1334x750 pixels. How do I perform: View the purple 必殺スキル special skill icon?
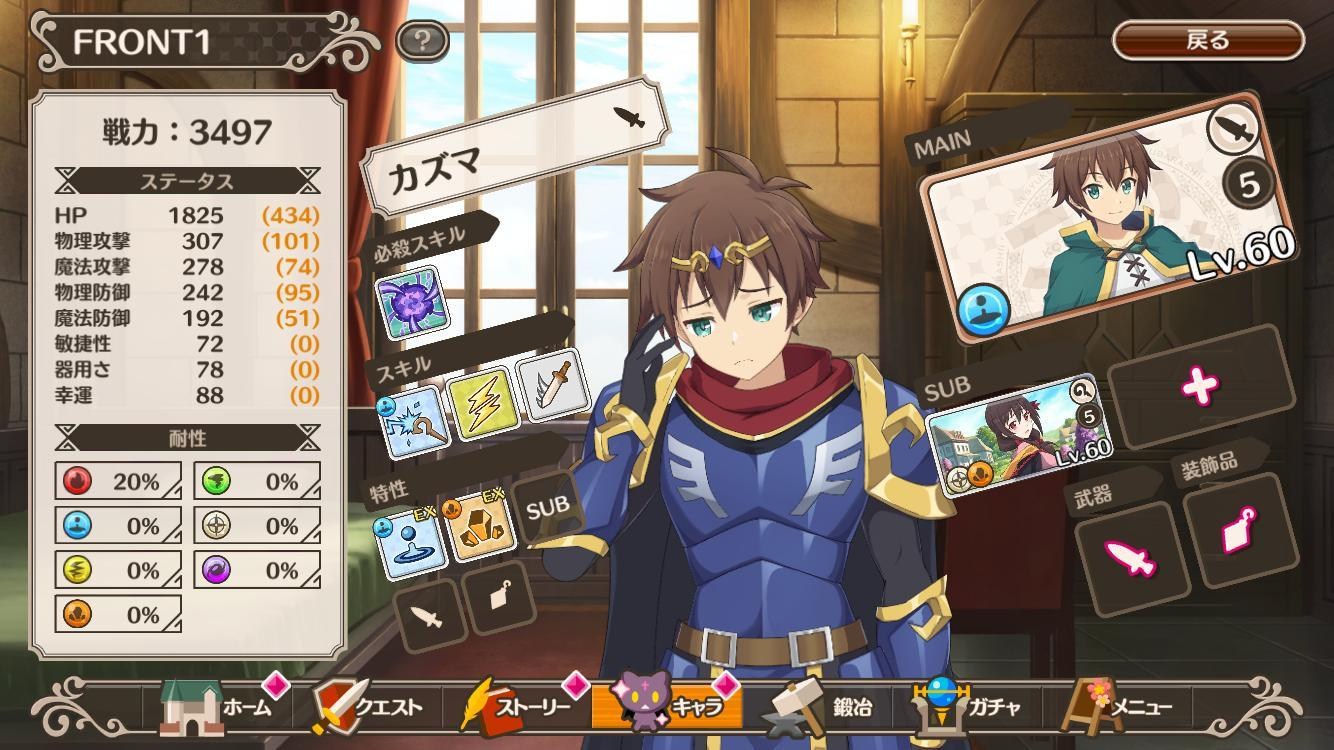point(411,301)
